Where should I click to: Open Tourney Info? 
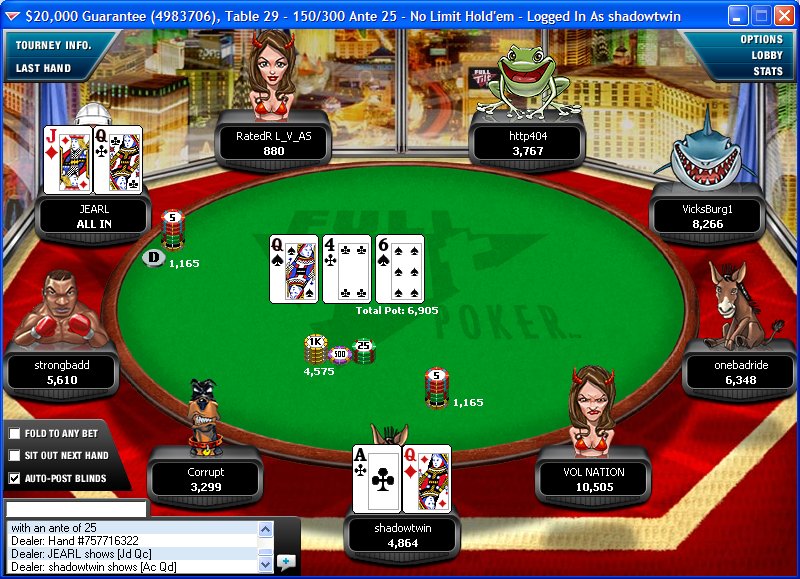pyautogui.click(x=53, y=46)
